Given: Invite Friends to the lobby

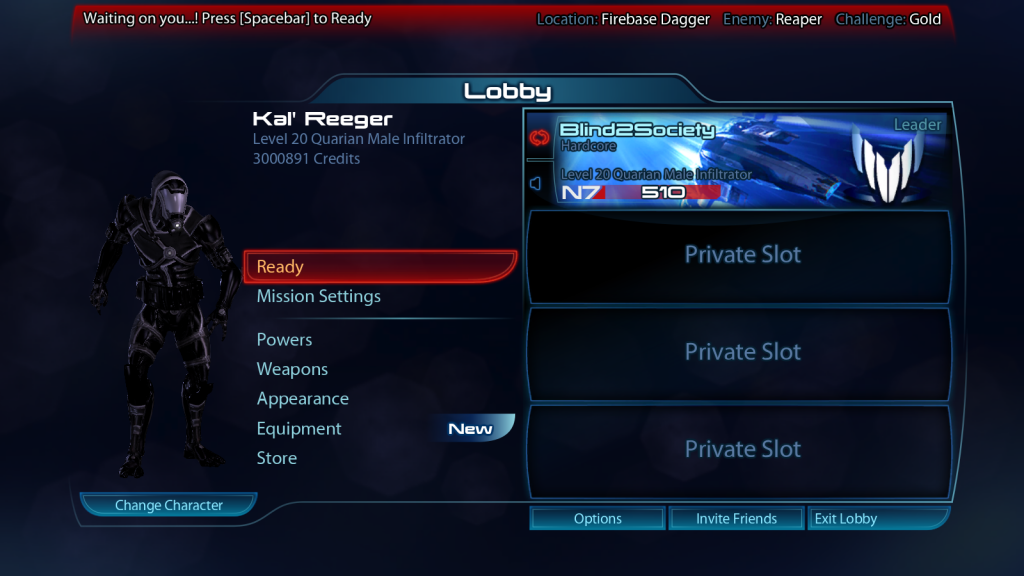Looking at the screenshot, I should click(736, 518).
